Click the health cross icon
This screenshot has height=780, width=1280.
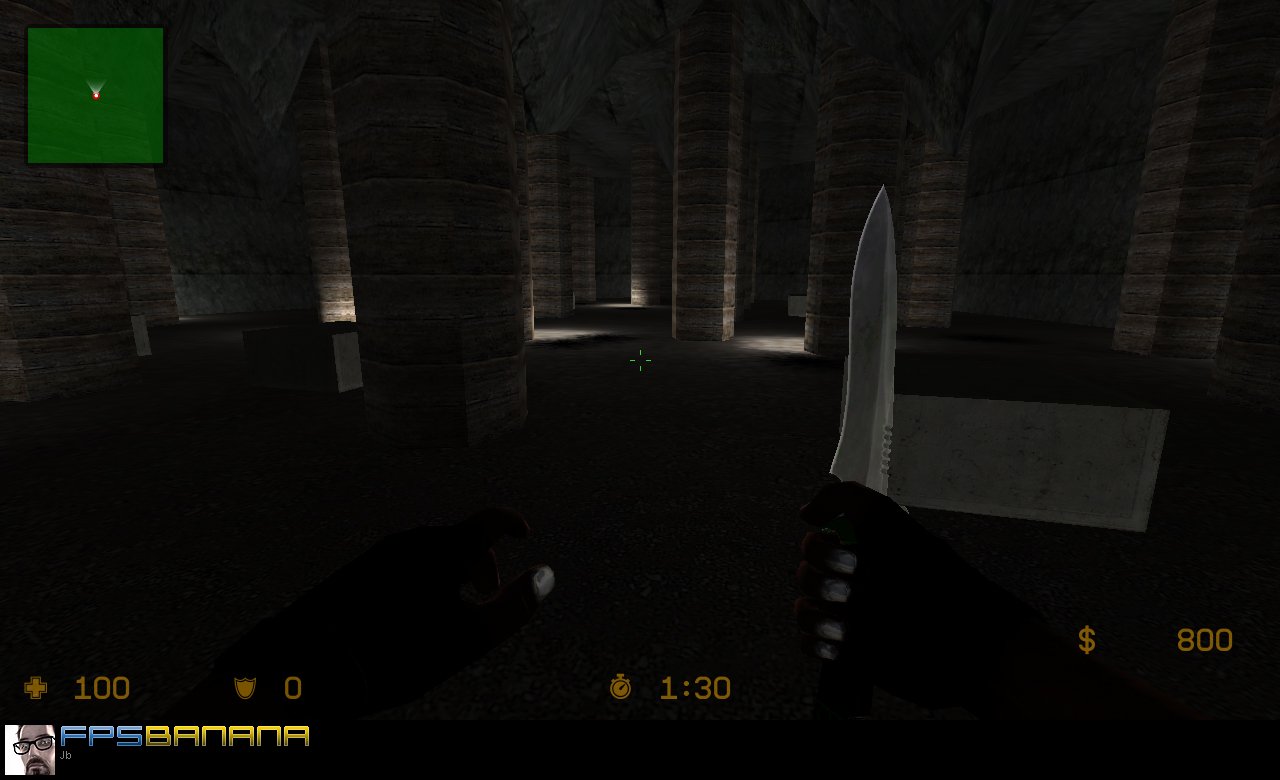point(34,687)
